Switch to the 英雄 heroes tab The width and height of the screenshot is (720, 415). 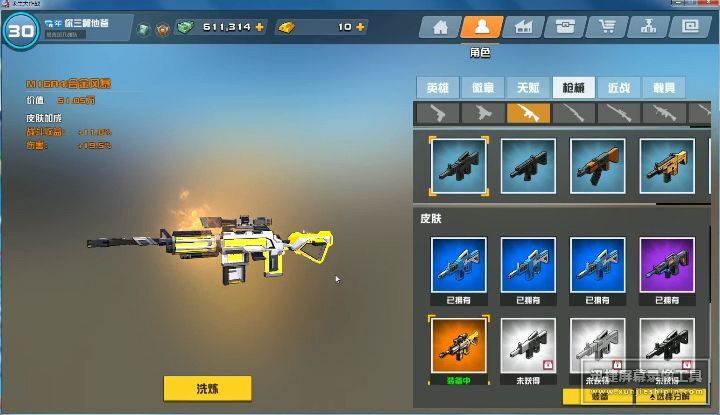(437, 87)
